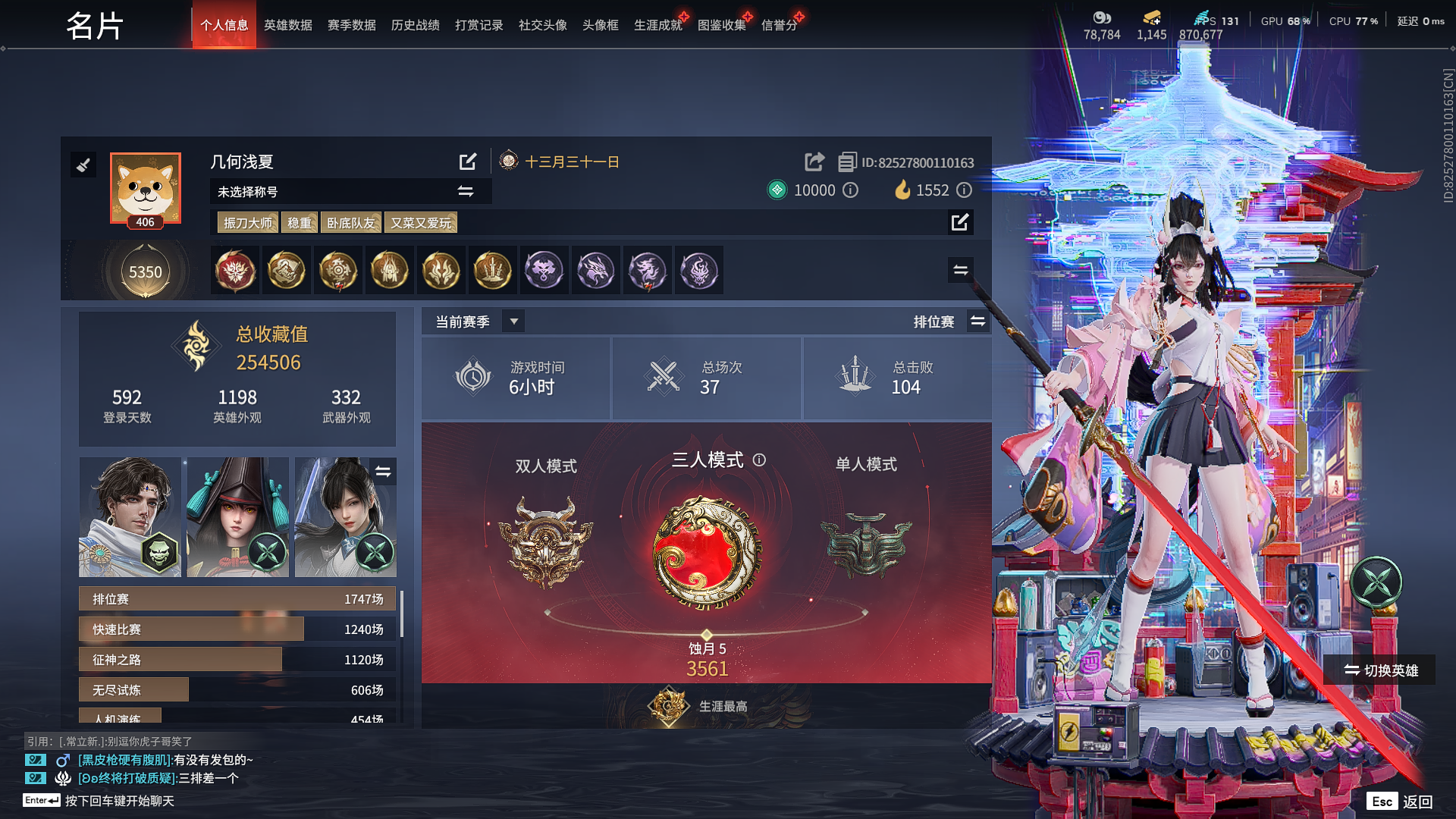Swap displayed medals with the exchange icon
This screenshot has height=819, width=1456.
[960, 270]
